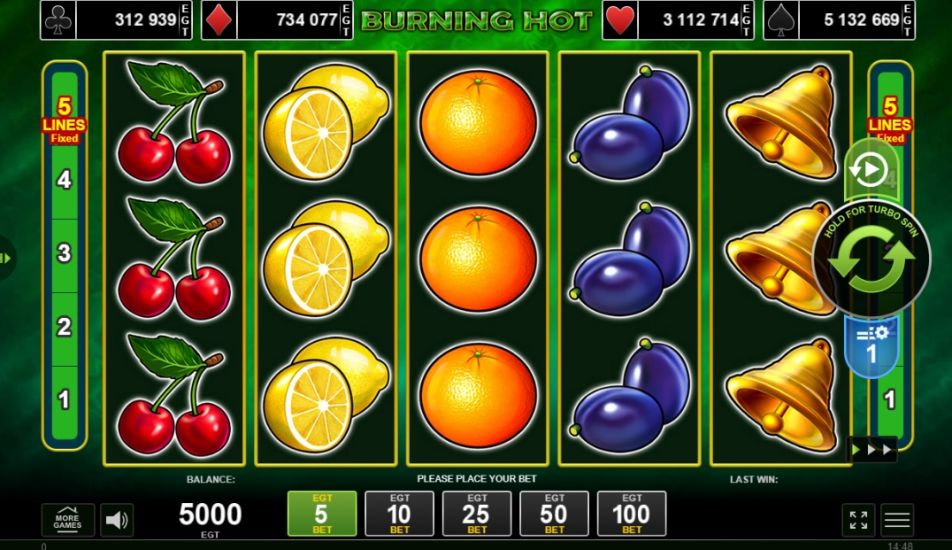Viewport: 952px width, 550px height.
Task: Open the hamburger menu
Action: point(897,519)
